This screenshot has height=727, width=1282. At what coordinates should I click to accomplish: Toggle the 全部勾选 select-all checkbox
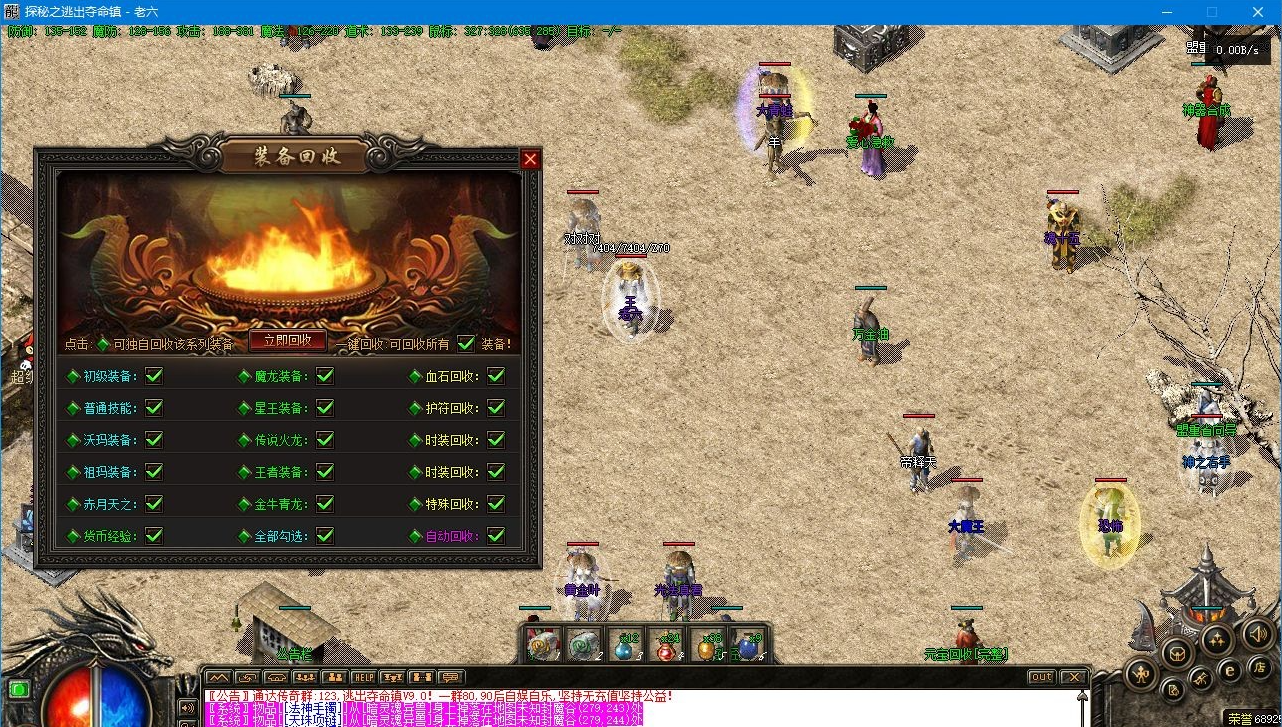coord(325,535)
